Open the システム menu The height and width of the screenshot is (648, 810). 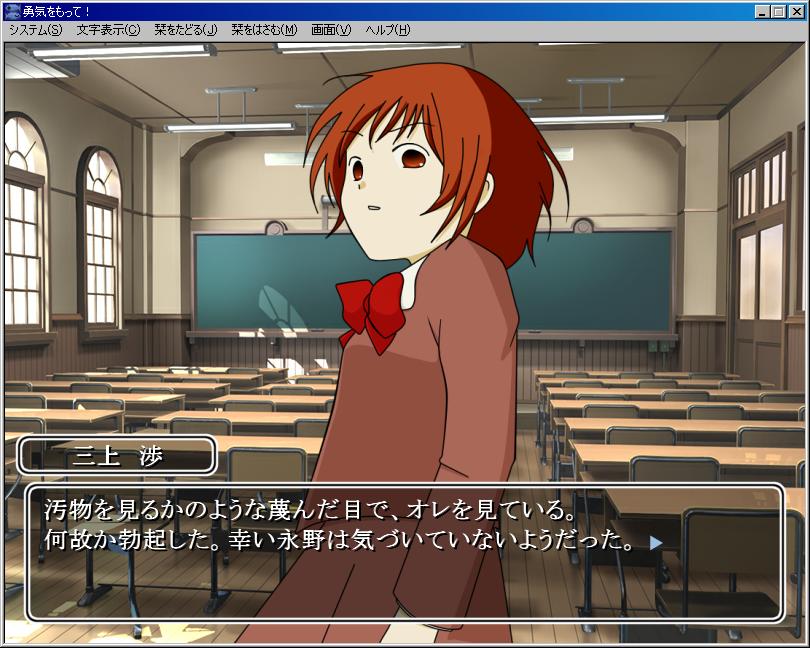(x=35, y=30)
